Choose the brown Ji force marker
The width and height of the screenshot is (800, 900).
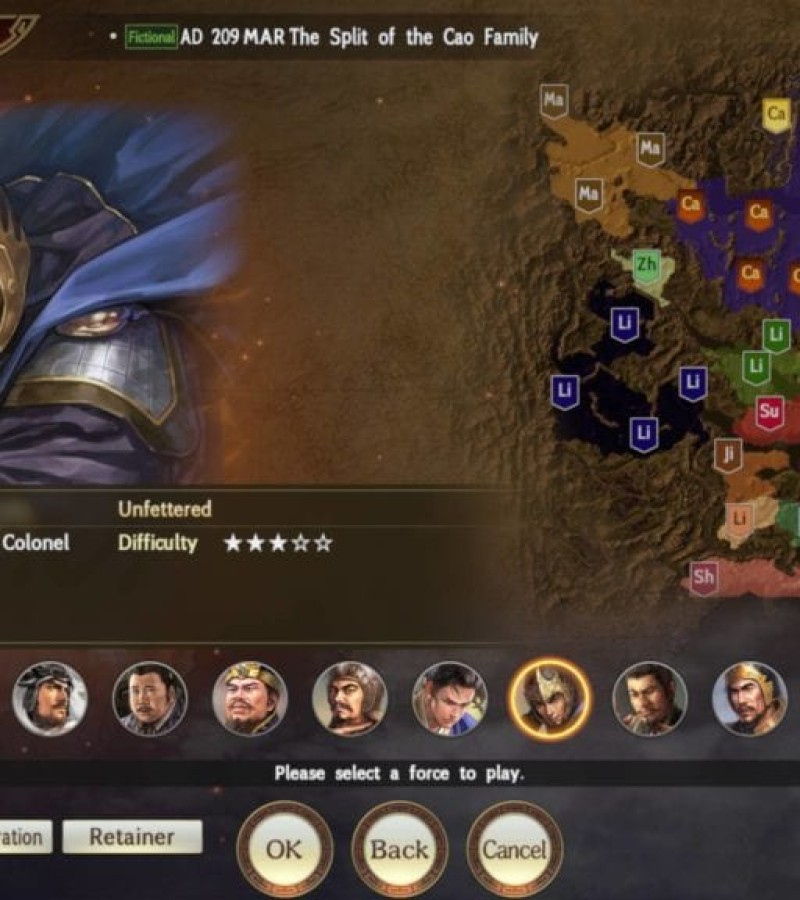729,456
